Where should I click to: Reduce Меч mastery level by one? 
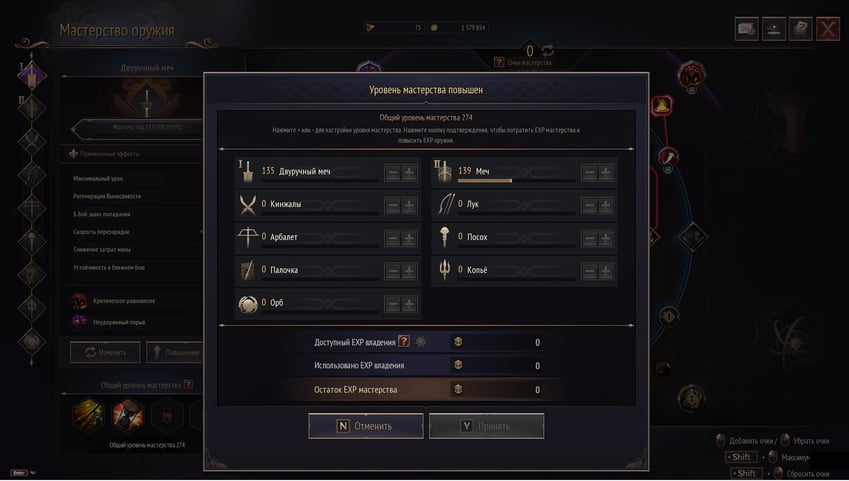coord(588,172)
